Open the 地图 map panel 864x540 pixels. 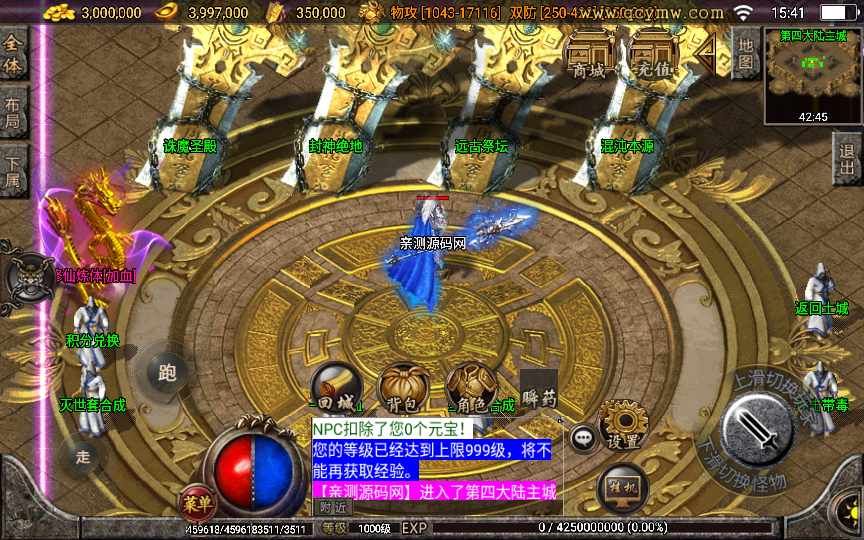(745, 53)
